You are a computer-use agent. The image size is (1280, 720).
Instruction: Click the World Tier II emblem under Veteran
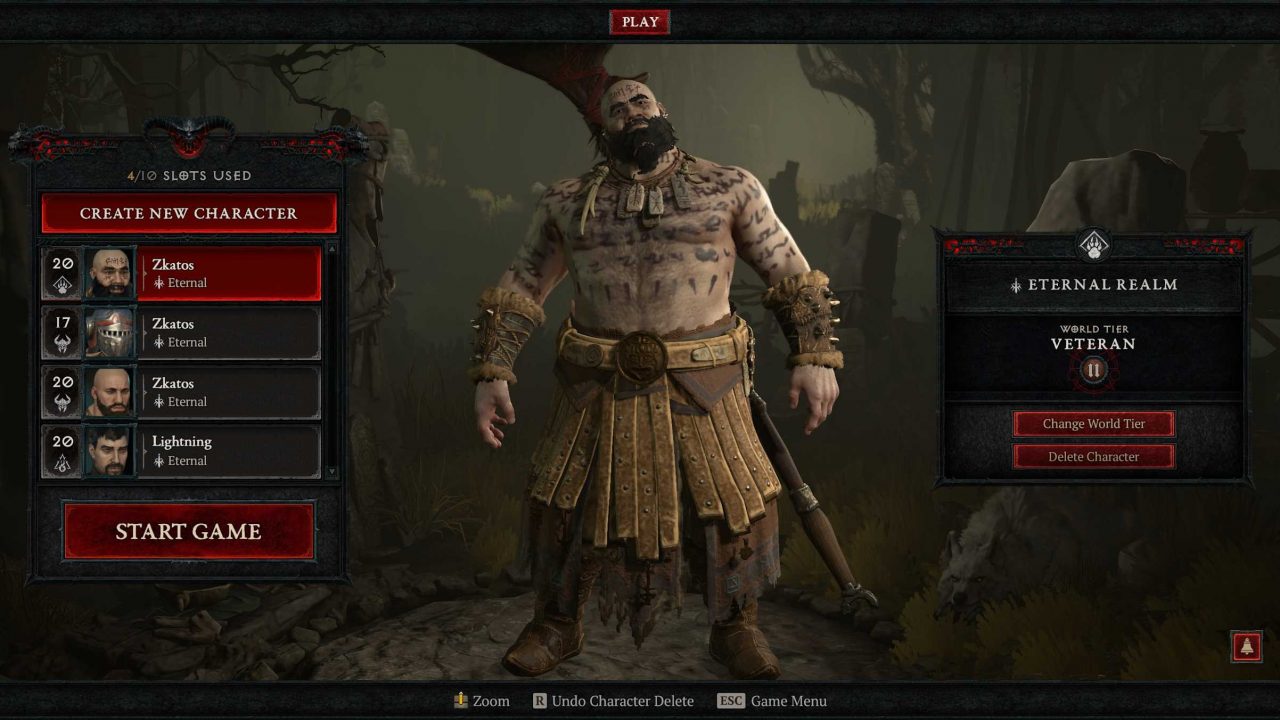(x=1092, y=368)
